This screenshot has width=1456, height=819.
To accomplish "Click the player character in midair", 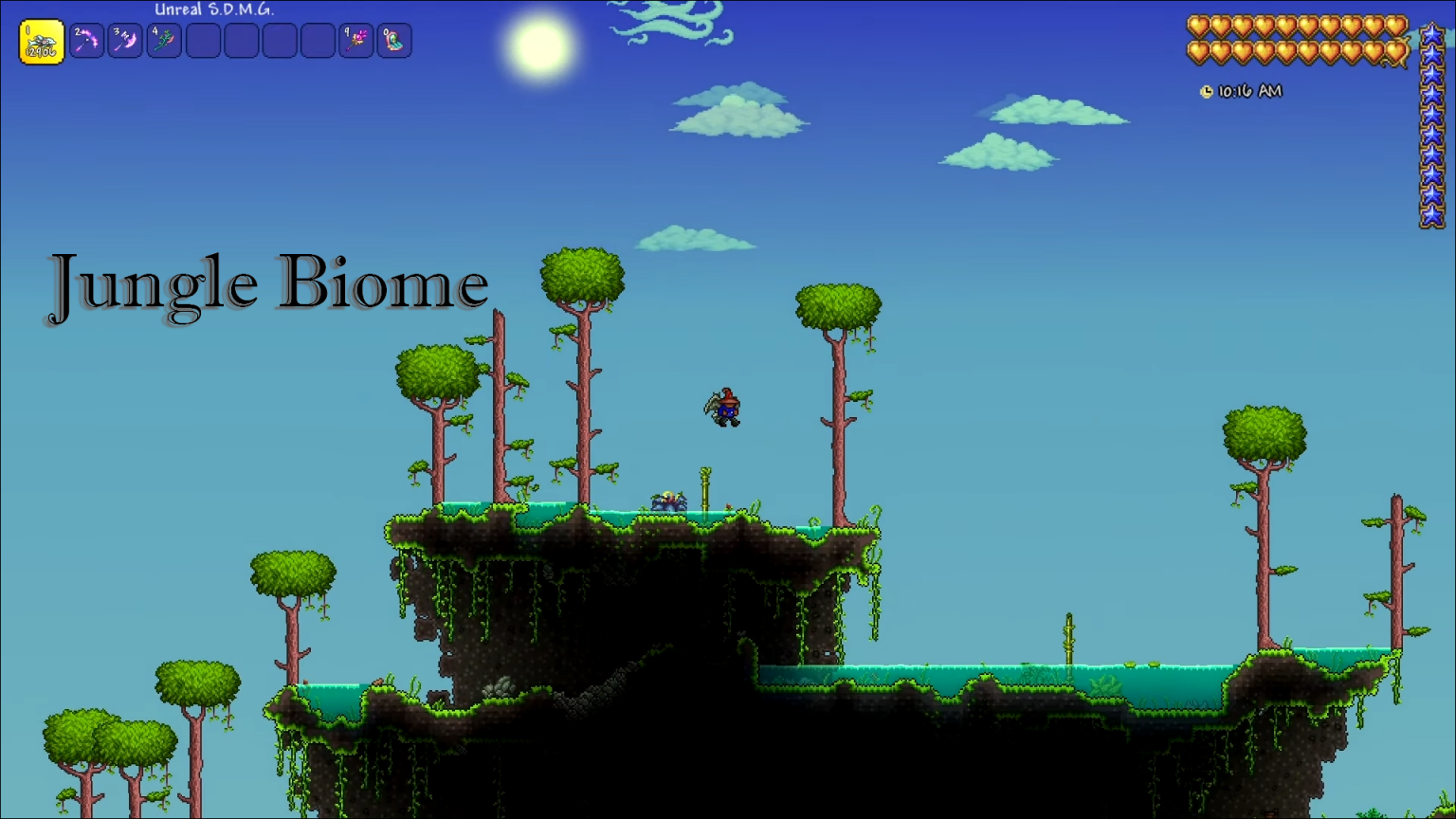I will click(x=726, y=409).
